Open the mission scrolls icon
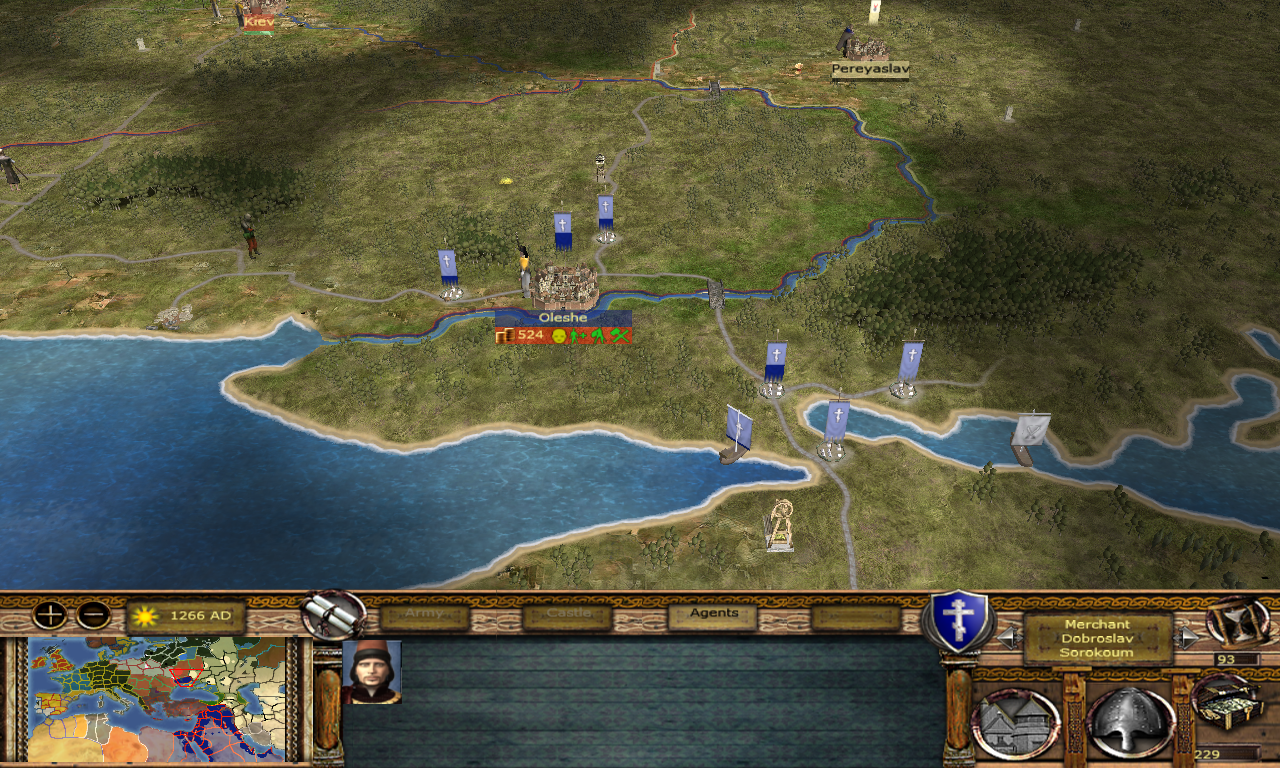Screen dimensions: 1280x768 tap(334, 615)
